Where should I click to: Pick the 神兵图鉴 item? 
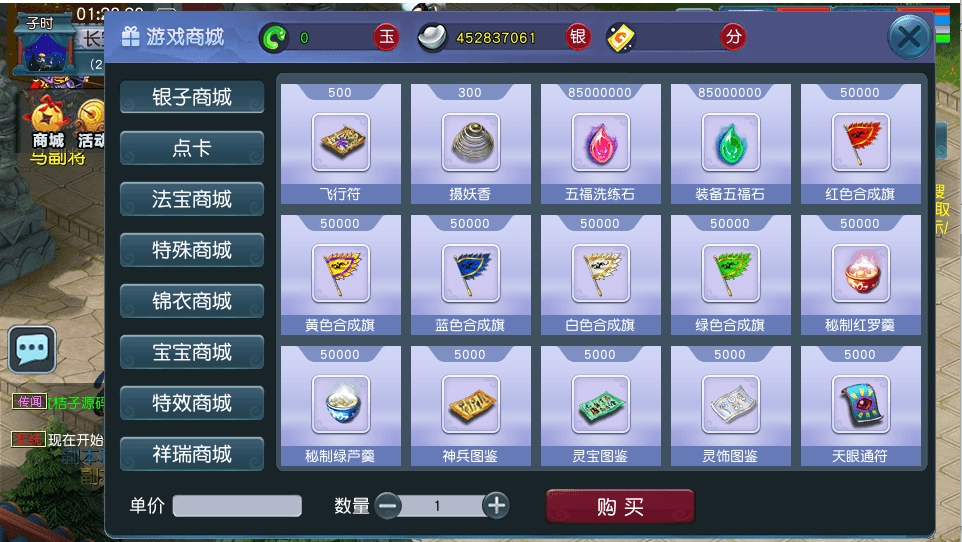click(470, 405)
